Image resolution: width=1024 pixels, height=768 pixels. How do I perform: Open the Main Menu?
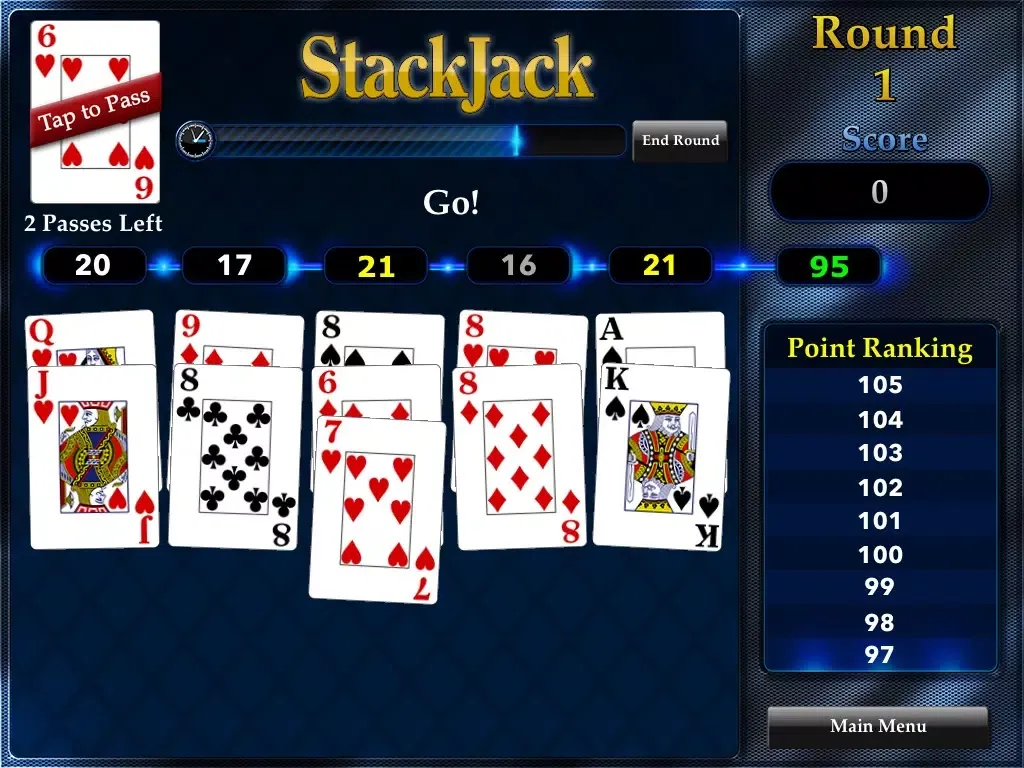tap(878, 726)
